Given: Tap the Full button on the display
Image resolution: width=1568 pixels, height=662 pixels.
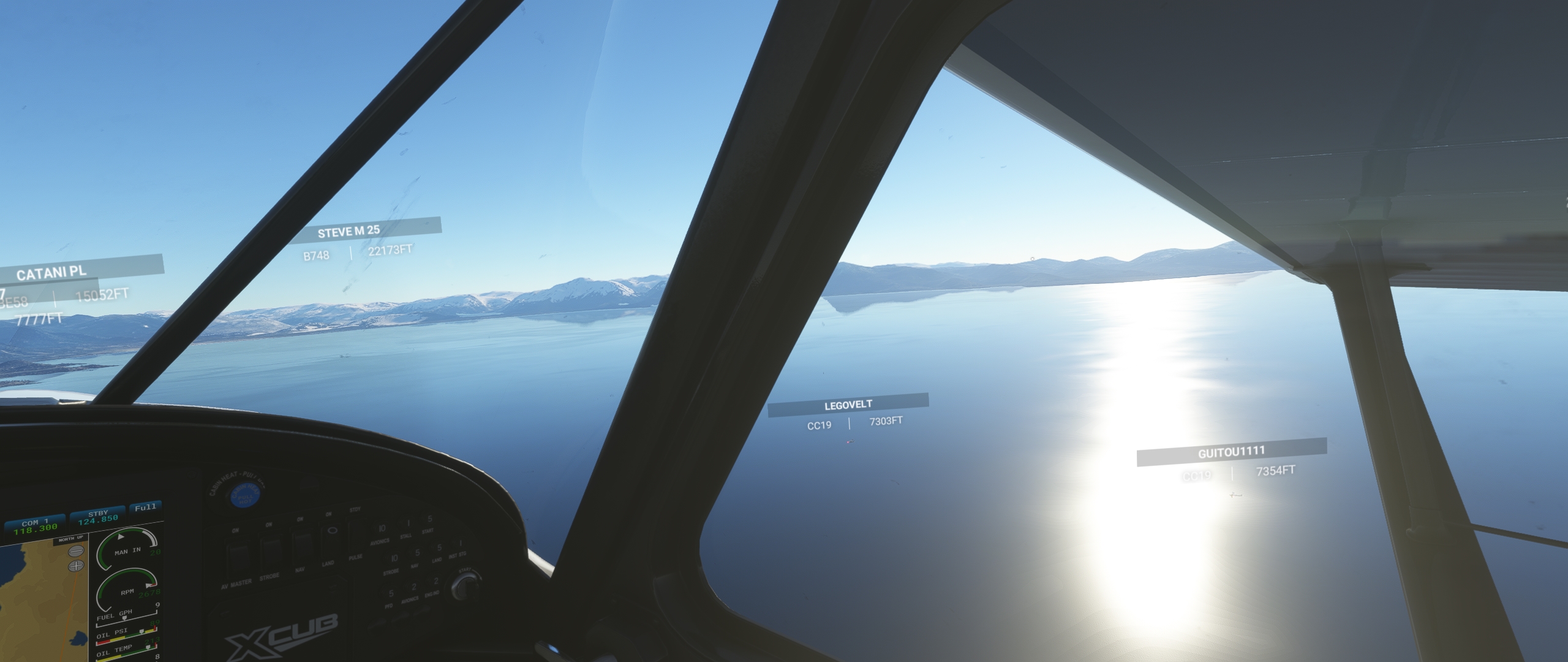Looking at the screenshot, I should point(145,508).
